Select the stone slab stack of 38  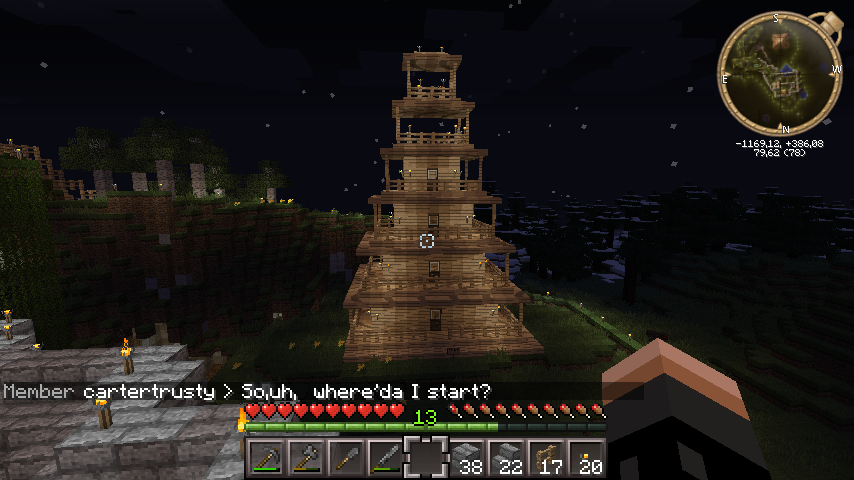click(466, 460)
